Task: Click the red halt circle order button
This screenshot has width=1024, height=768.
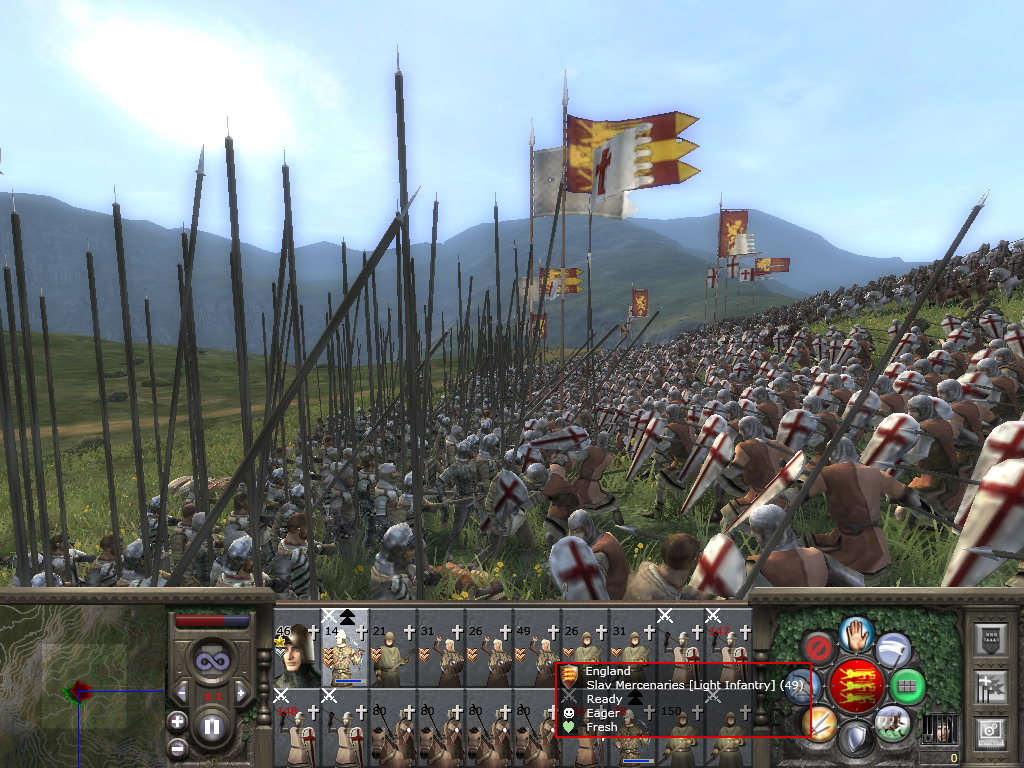Action: tap(819, 648)
